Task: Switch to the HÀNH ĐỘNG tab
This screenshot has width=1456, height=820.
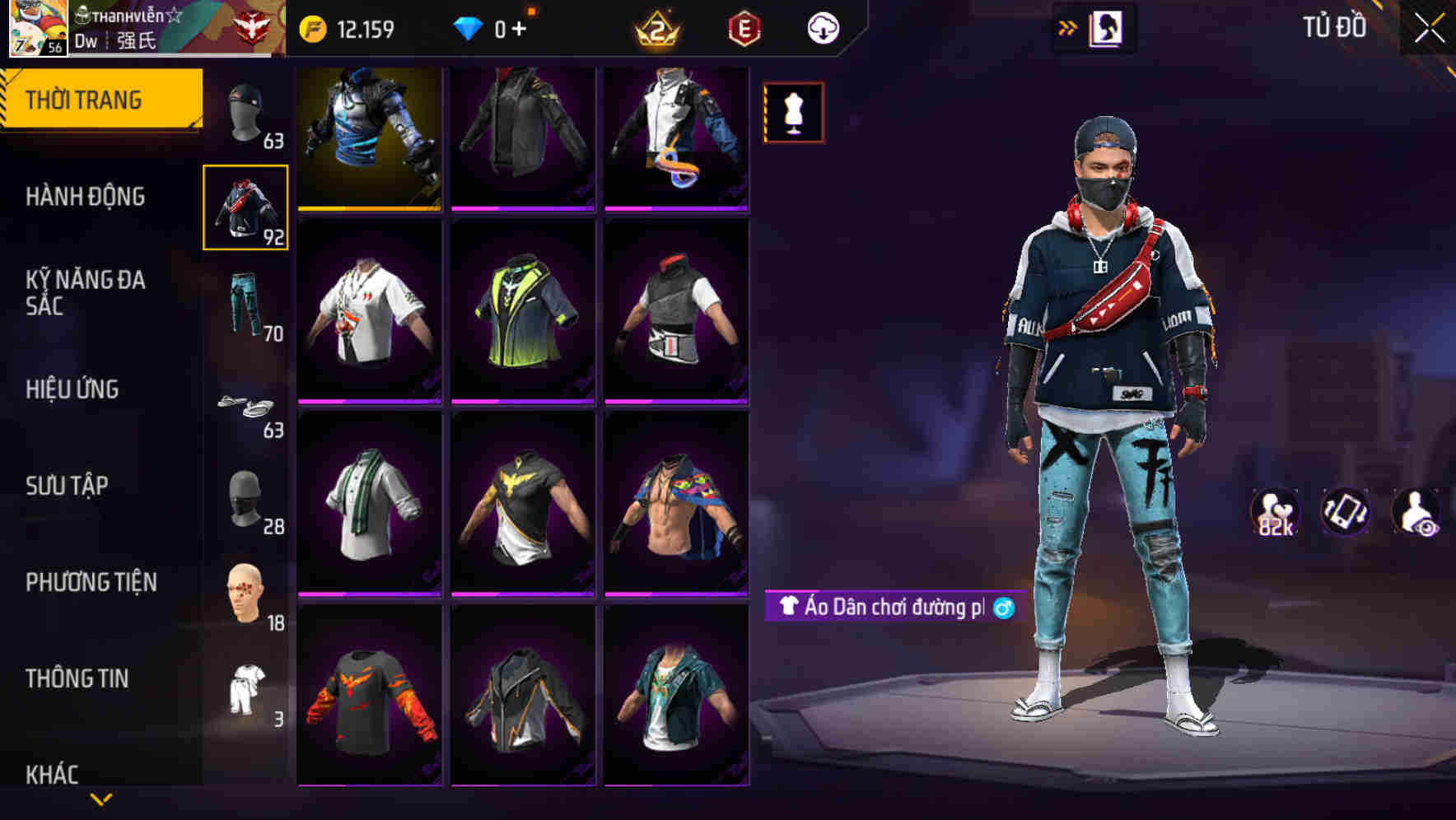Action: 86,197
